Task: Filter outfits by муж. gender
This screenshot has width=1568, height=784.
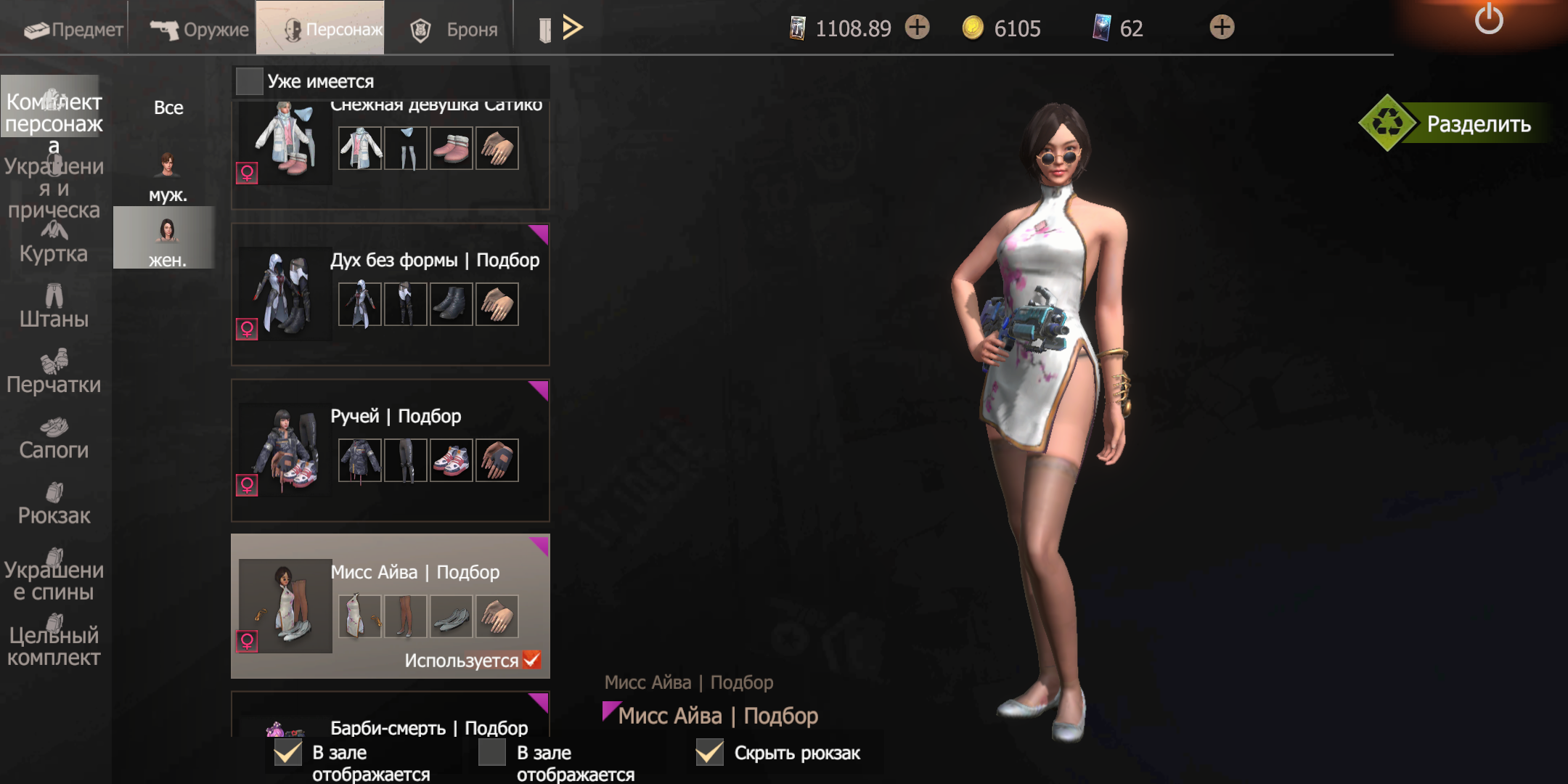Action: tap(167, 176)
